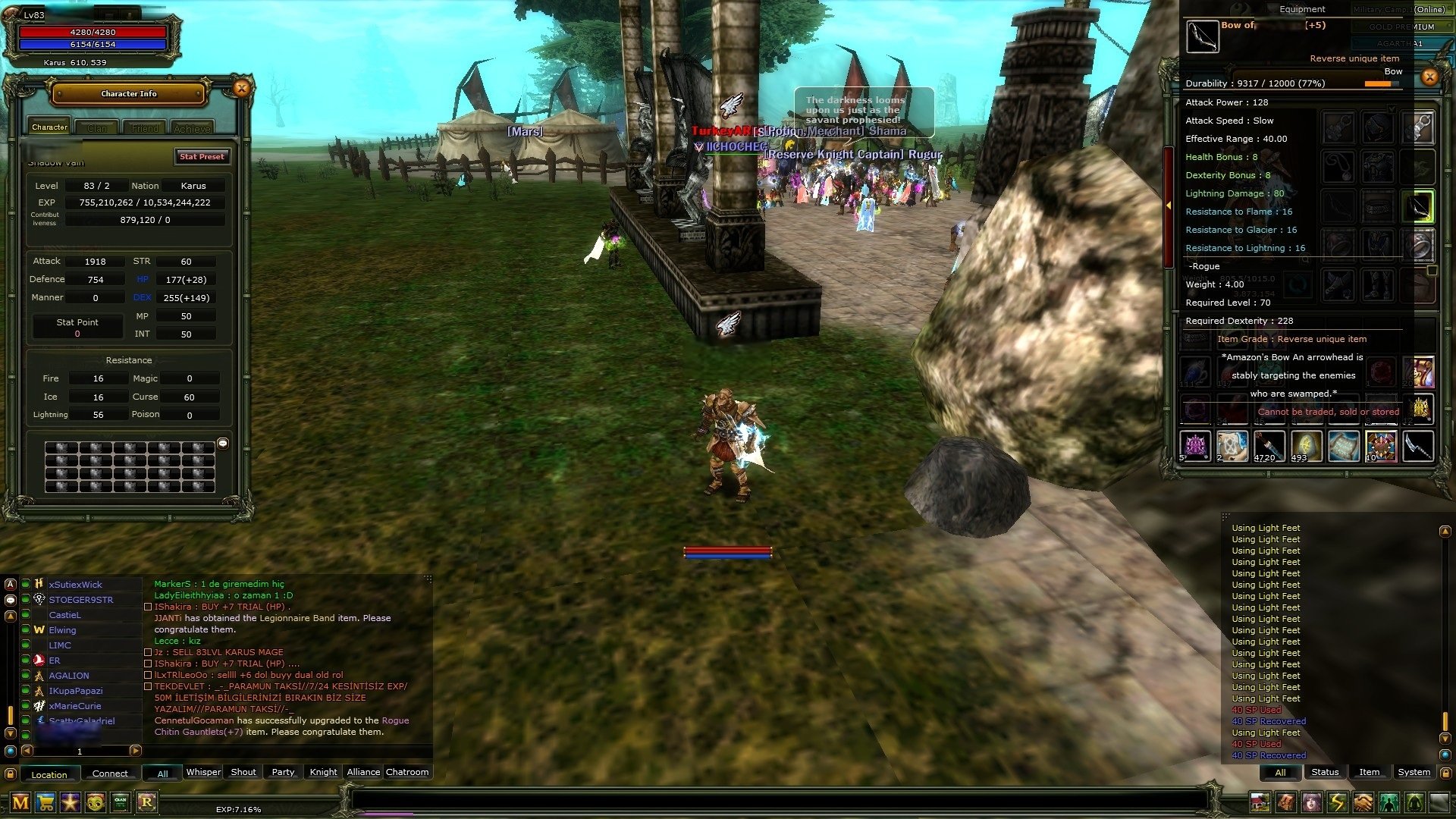This screenshot has width=1456, height=819.
Task: Activate the handshake trade icon
Action: [1363, 802]
